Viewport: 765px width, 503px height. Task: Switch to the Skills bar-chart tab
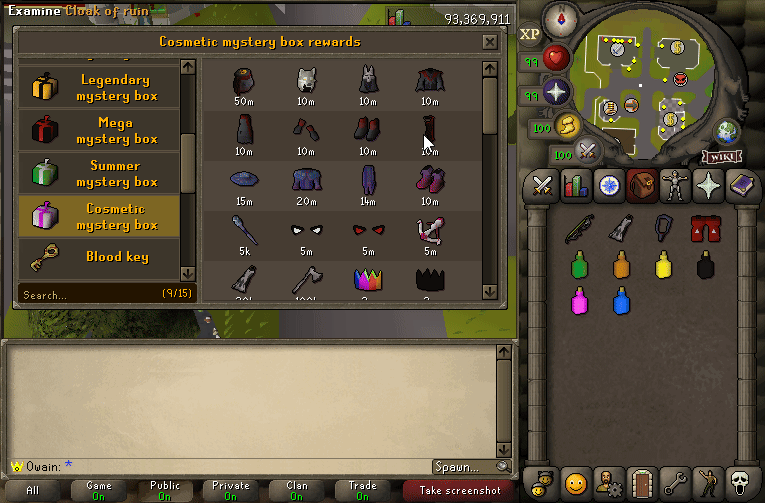(x=575, y=186)
